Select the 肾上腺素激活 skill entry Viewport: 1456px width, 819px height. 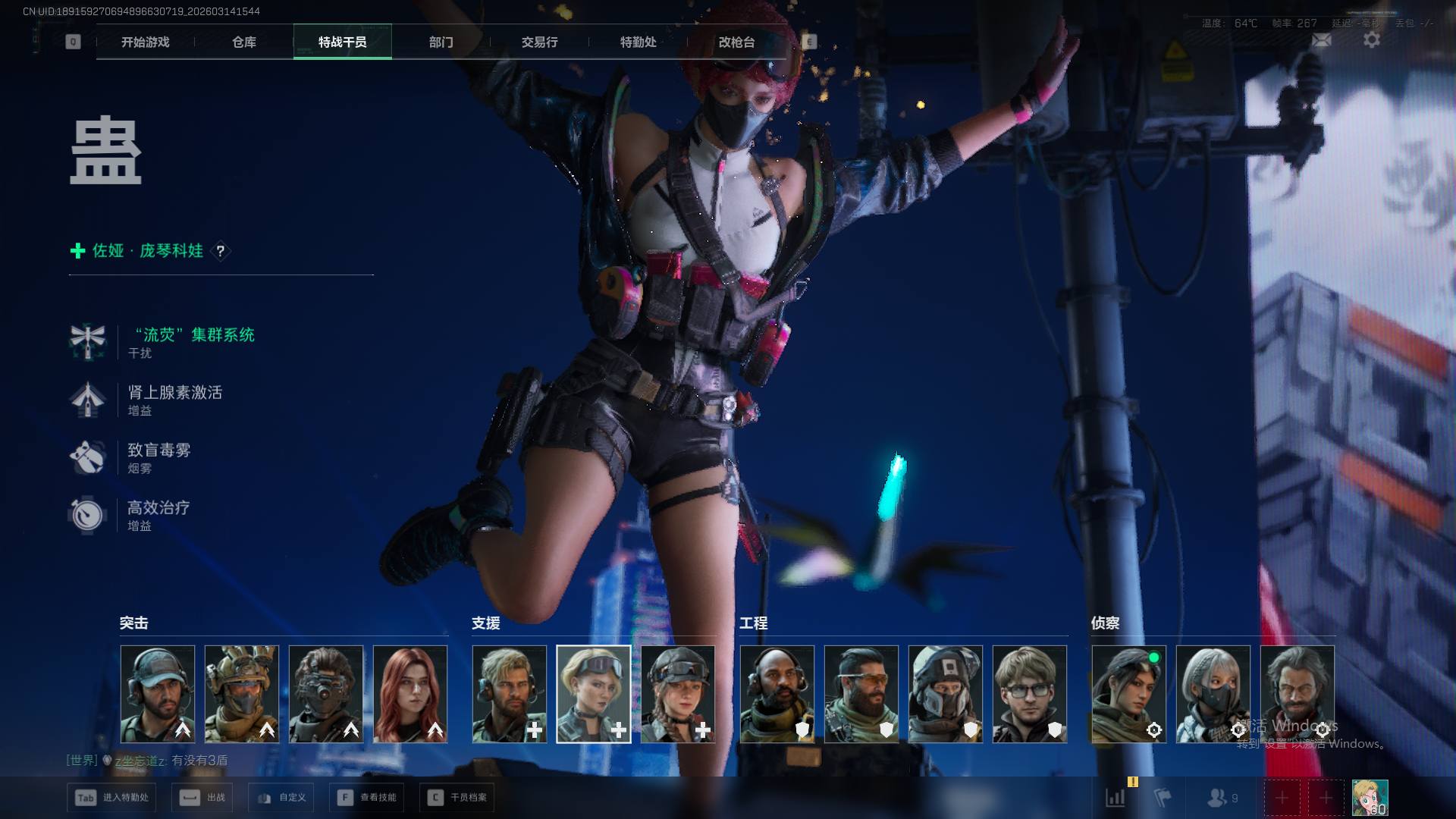[174, 393]
